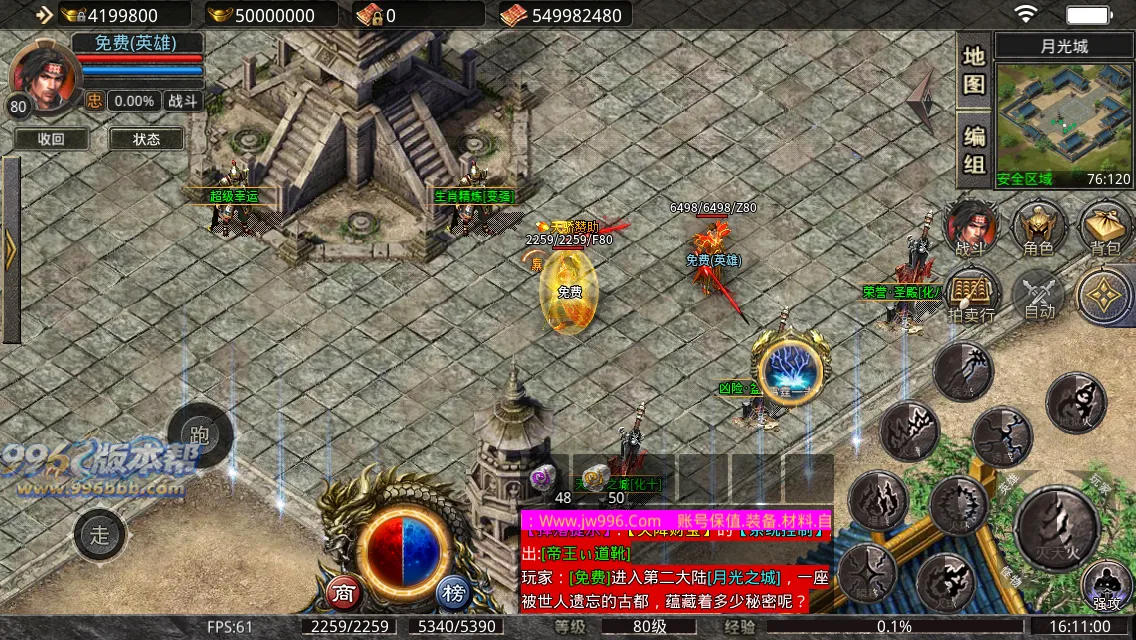1136x640 pixels.
Task: Tap the gold shuriken menu button
Action: 1106,297
